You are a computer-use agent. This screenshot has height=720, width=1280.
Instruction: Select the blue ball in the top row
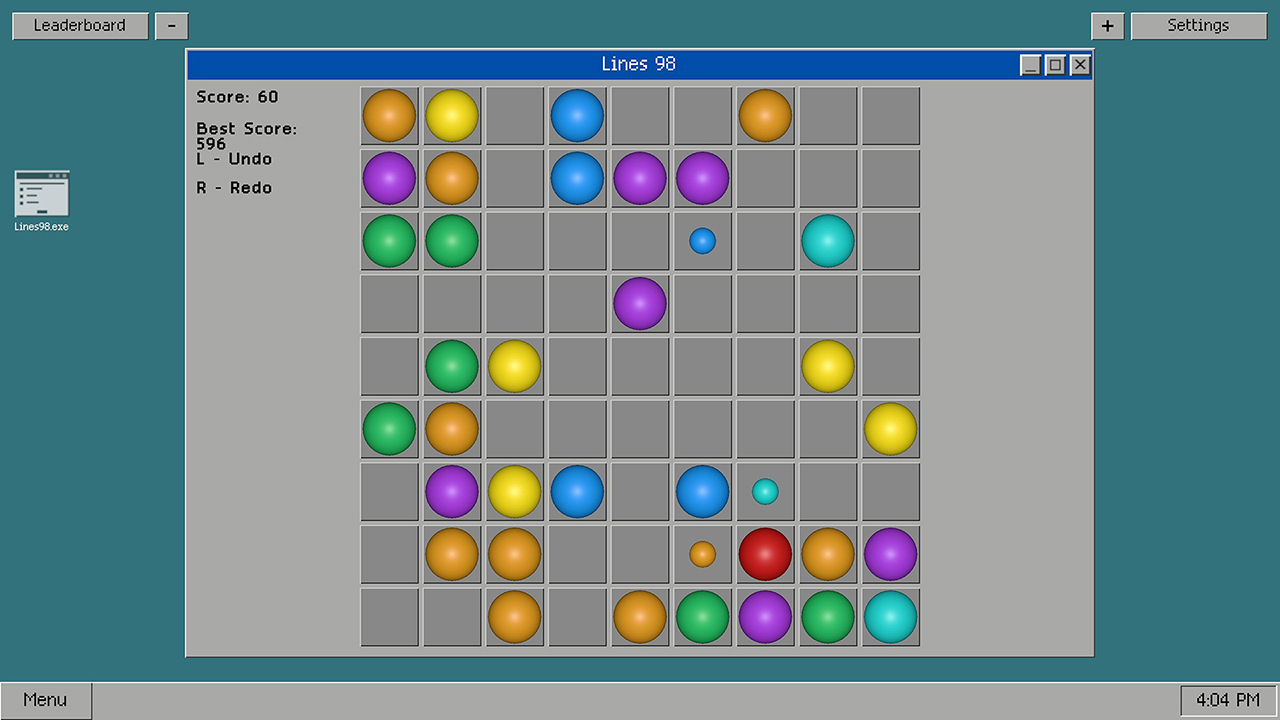coord(577,115)
